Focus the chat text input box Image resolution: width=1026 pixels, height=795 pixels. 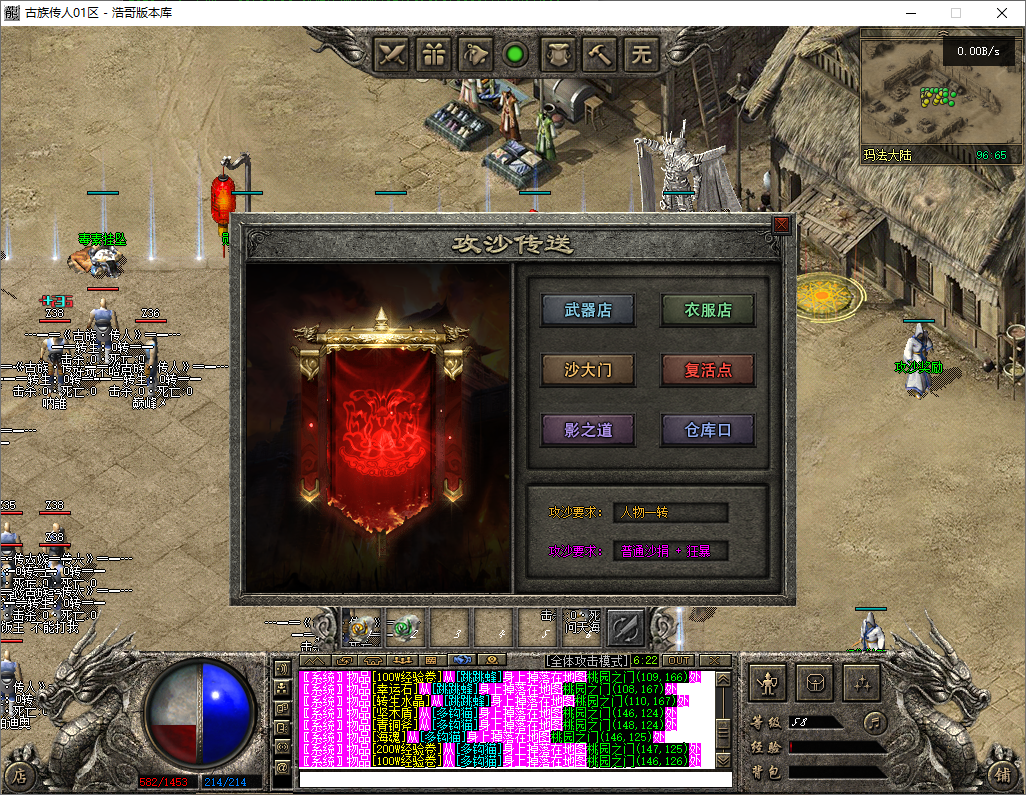point(515,779)
